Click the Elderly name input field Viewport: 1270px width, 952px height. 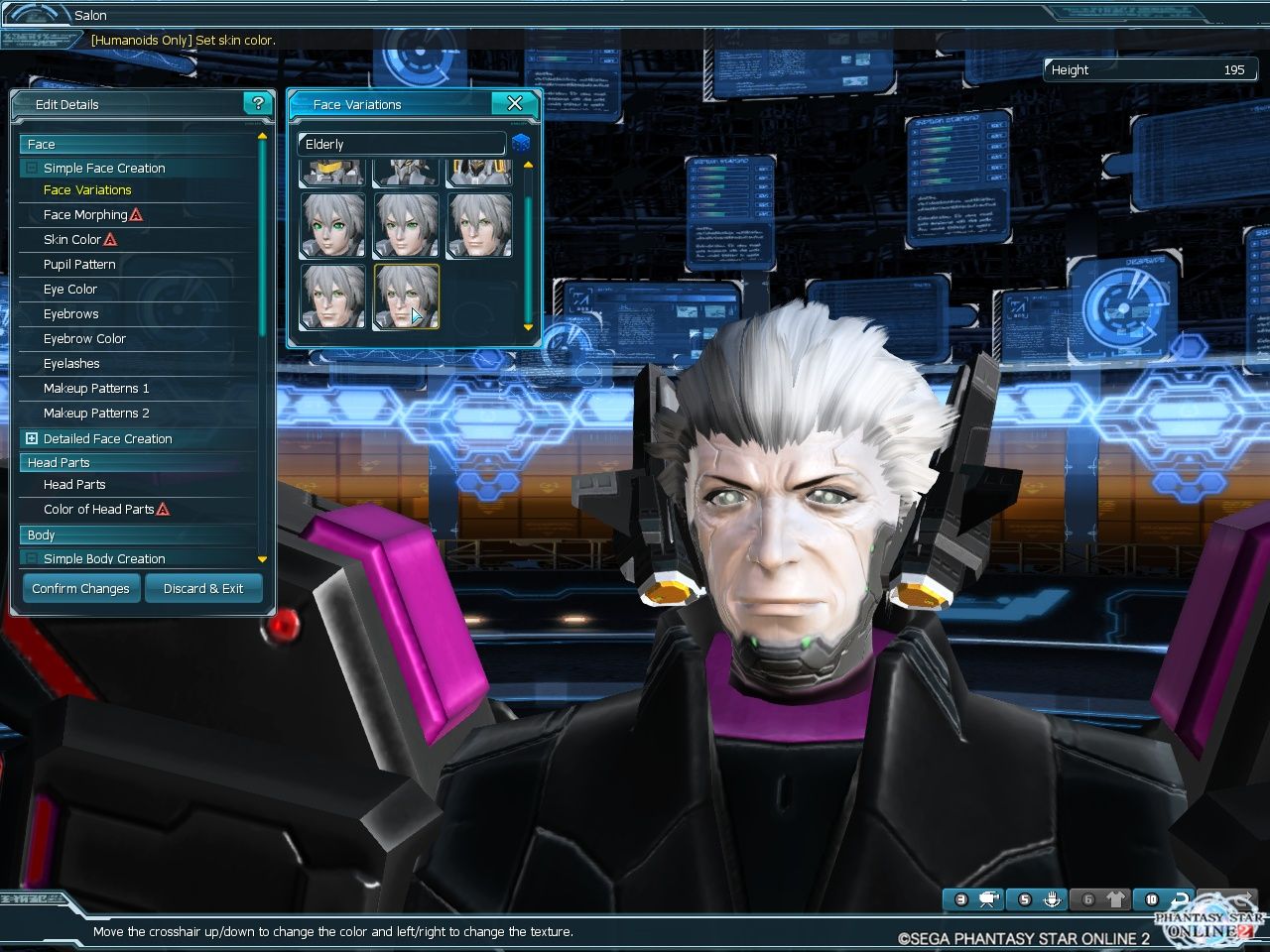coord(400,143)
